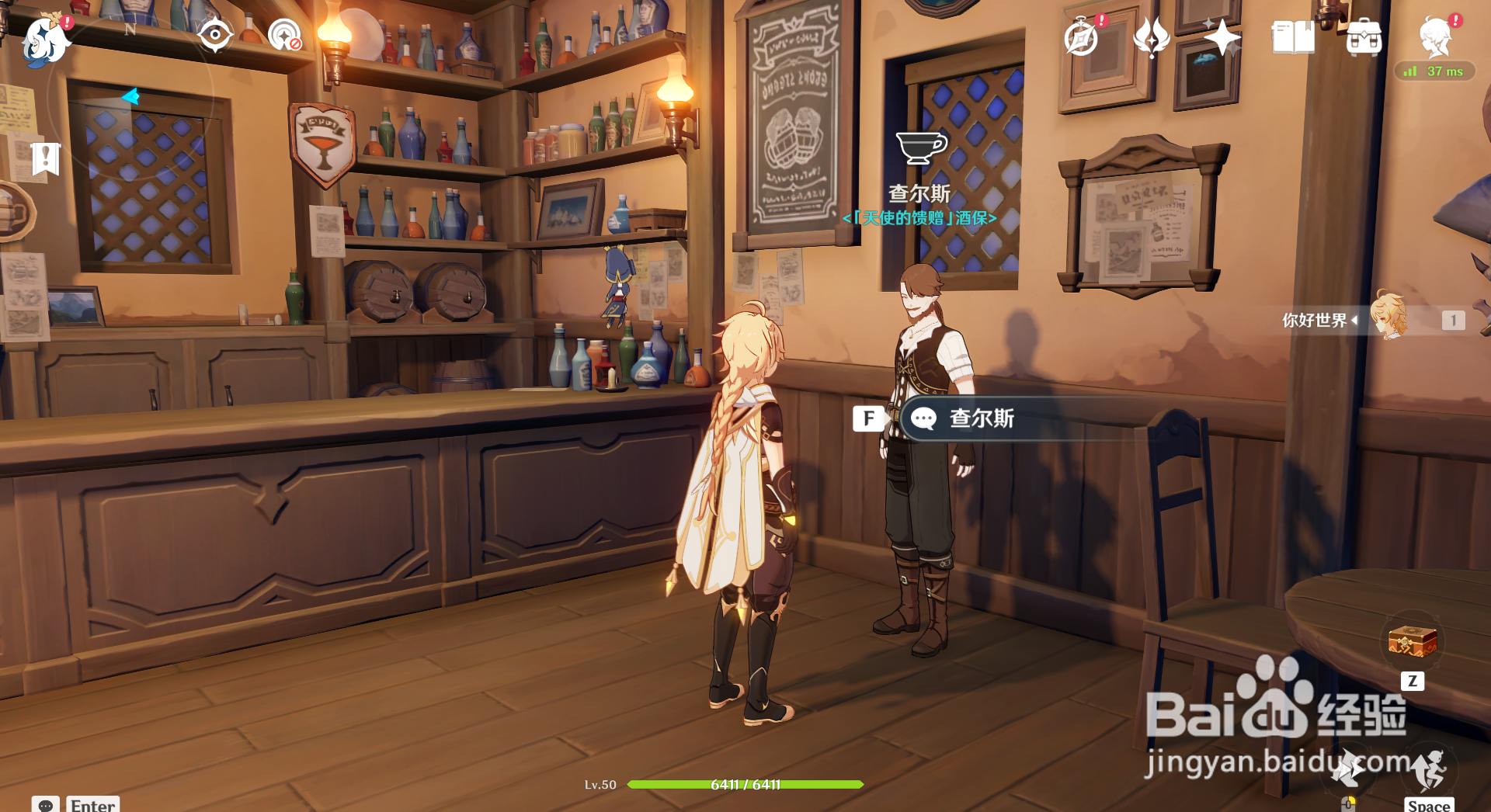Tap the jump action icon
The width and height of the screenshot is (1491, 812).
(1429, 769)
